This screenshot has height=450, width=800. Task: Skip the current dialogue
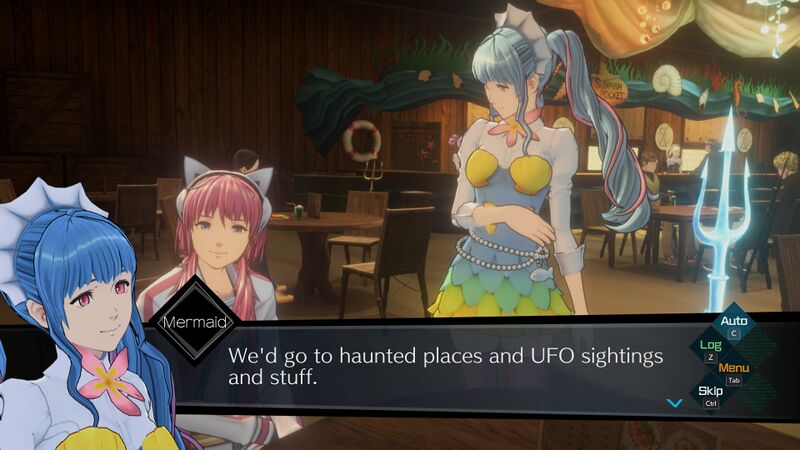pyautogui.click(x=710, y=391)
